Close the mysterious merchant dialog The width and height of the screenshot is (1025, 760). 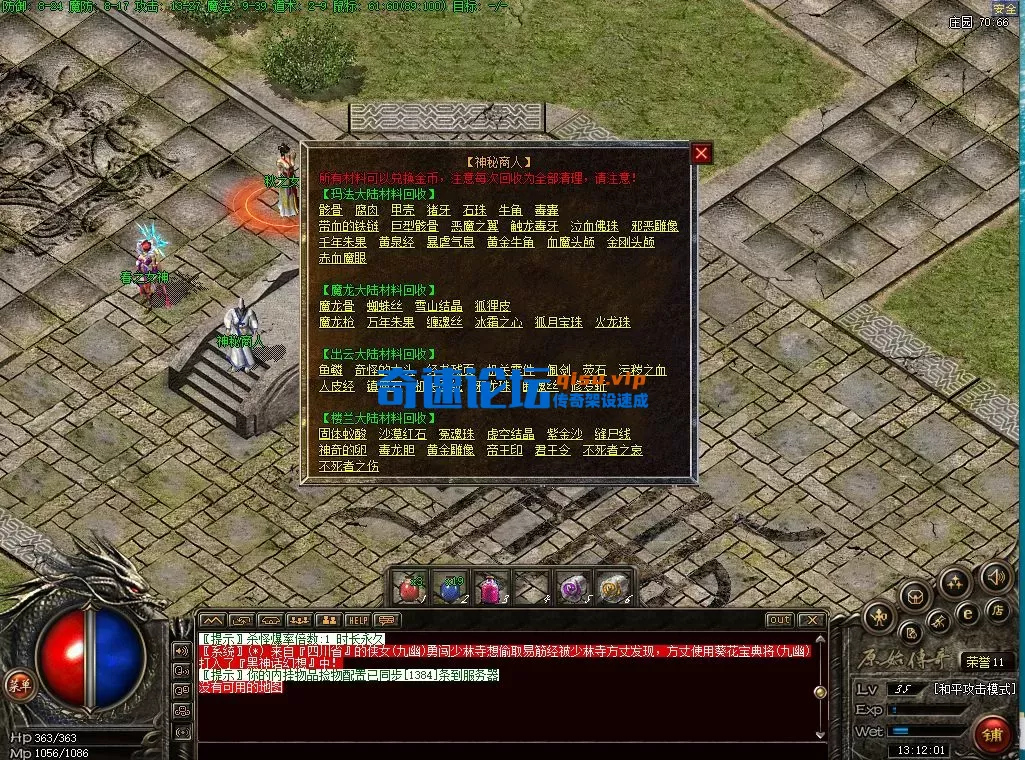point(702,153)
